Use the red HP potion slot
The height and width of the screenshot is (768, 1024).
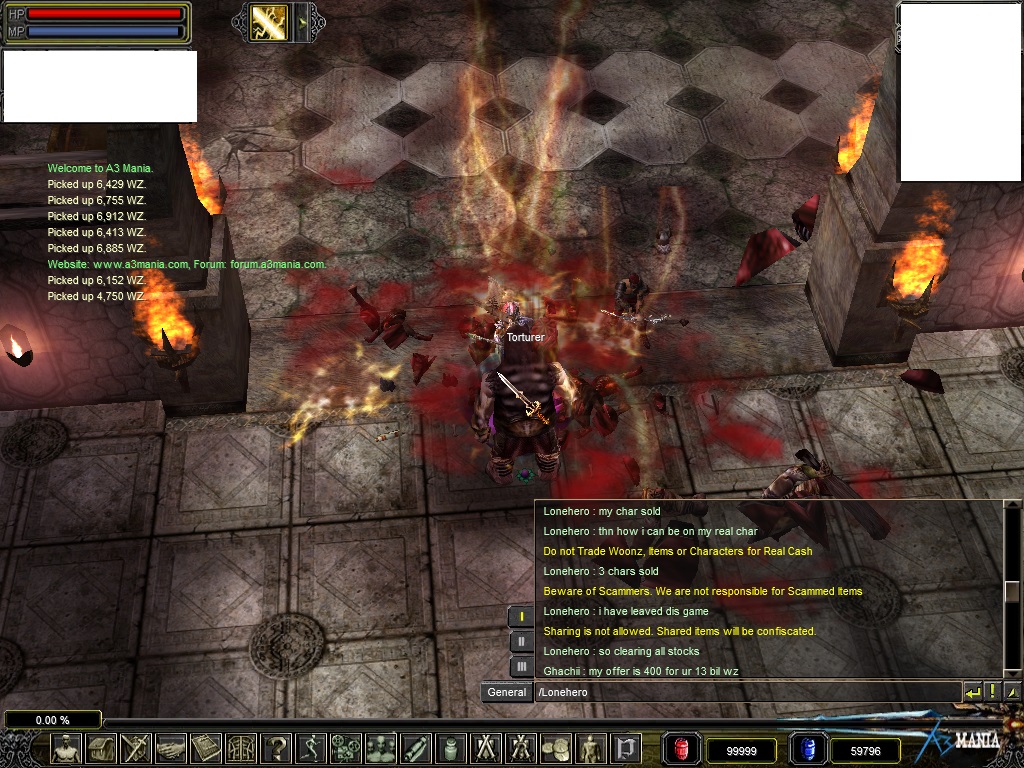[x=681, y=749]
